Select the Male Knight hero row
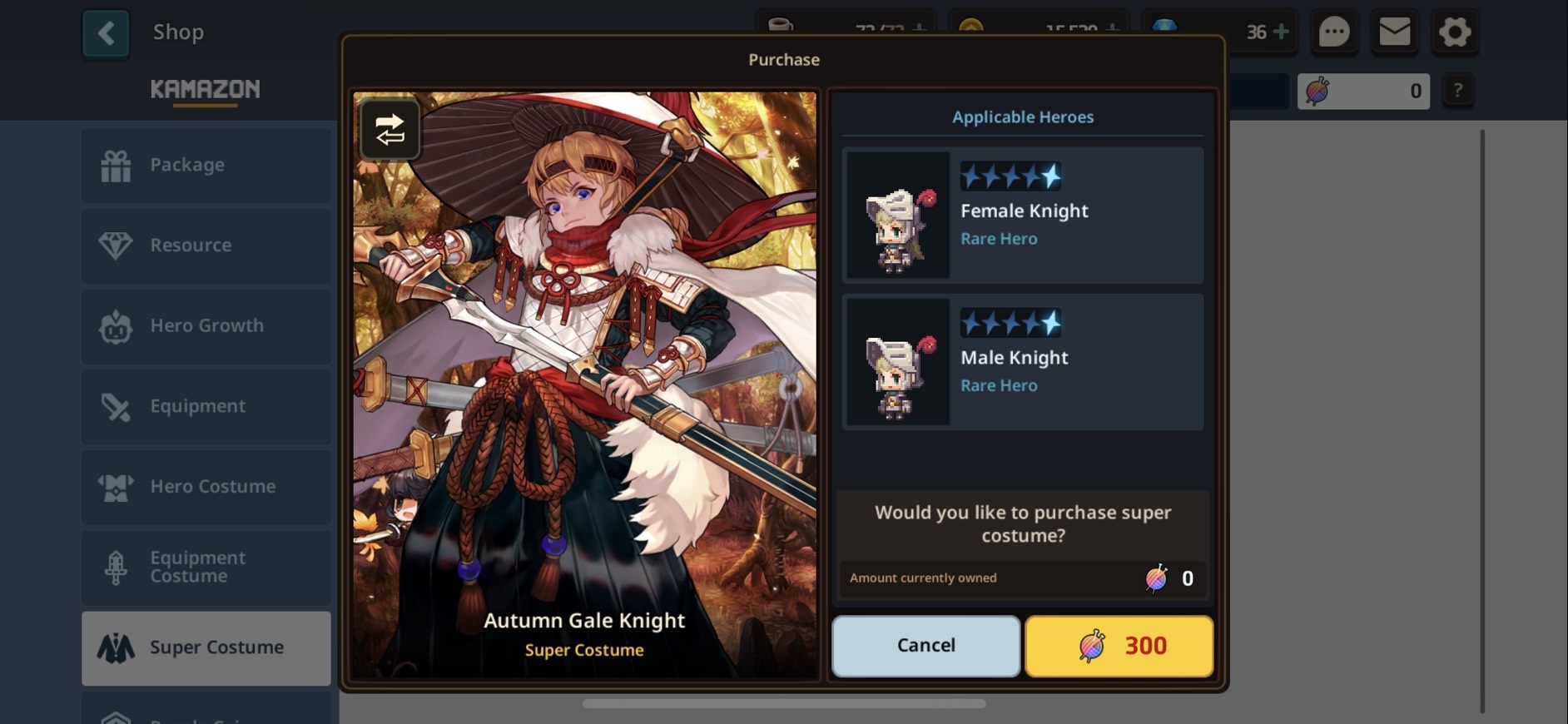1568x724 pixels. pos(1023,362)
